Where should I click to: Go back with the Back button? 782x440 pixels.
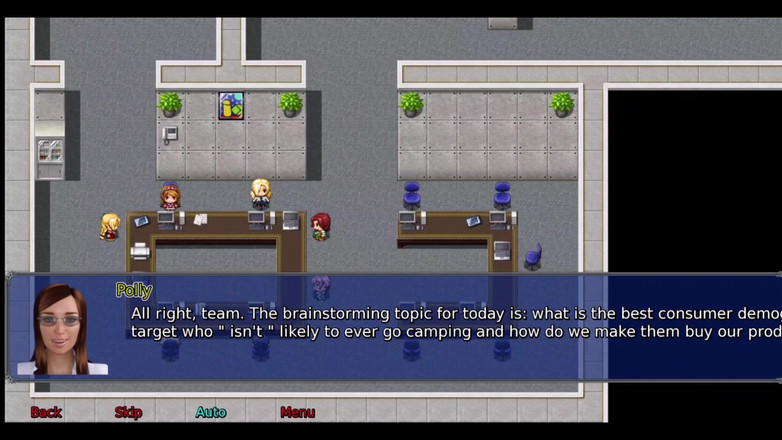pyautogui.click(x=46, y=412)
